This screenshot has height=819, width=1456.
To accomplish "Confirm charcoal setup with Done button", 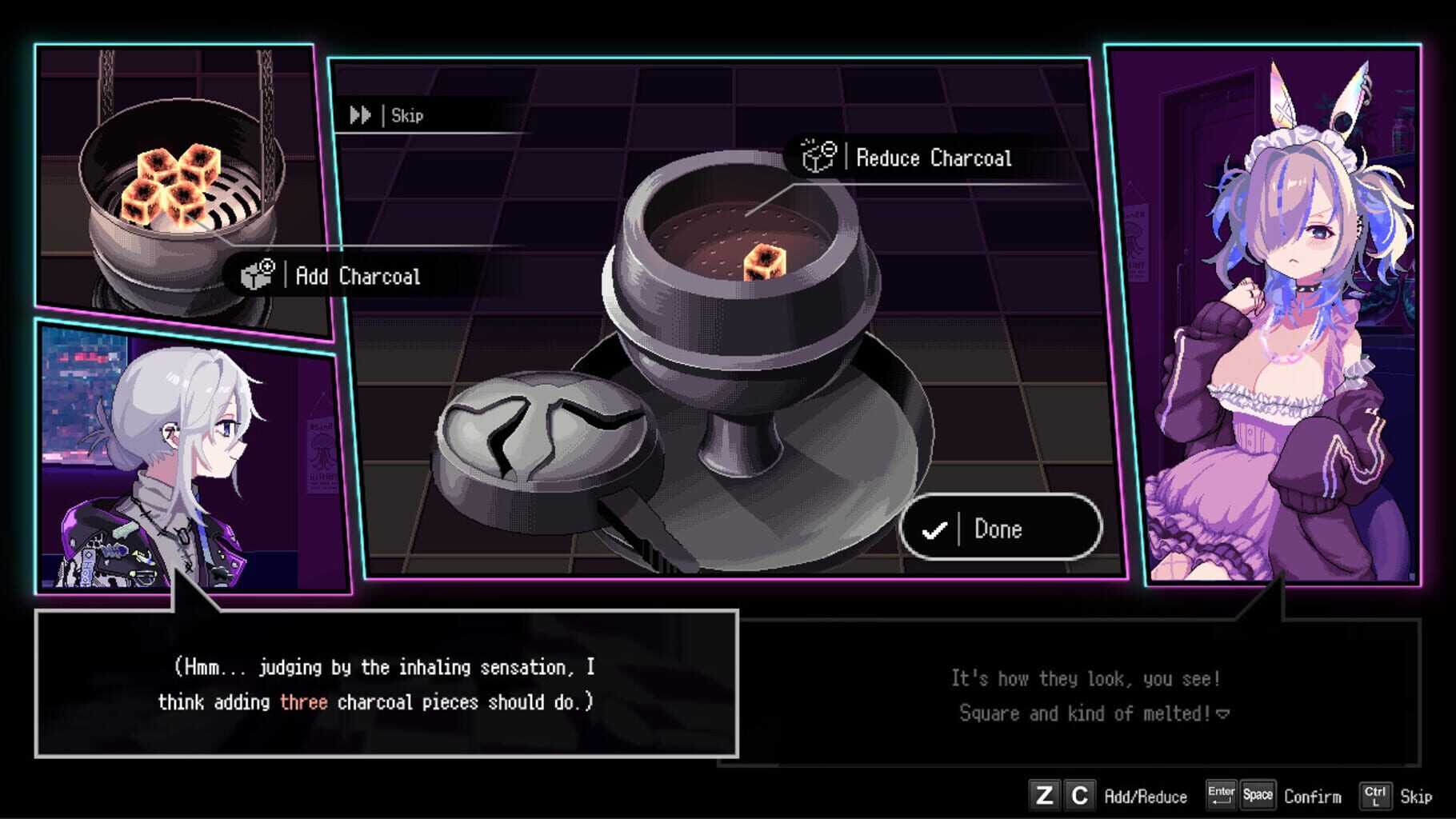I will 998,528.
